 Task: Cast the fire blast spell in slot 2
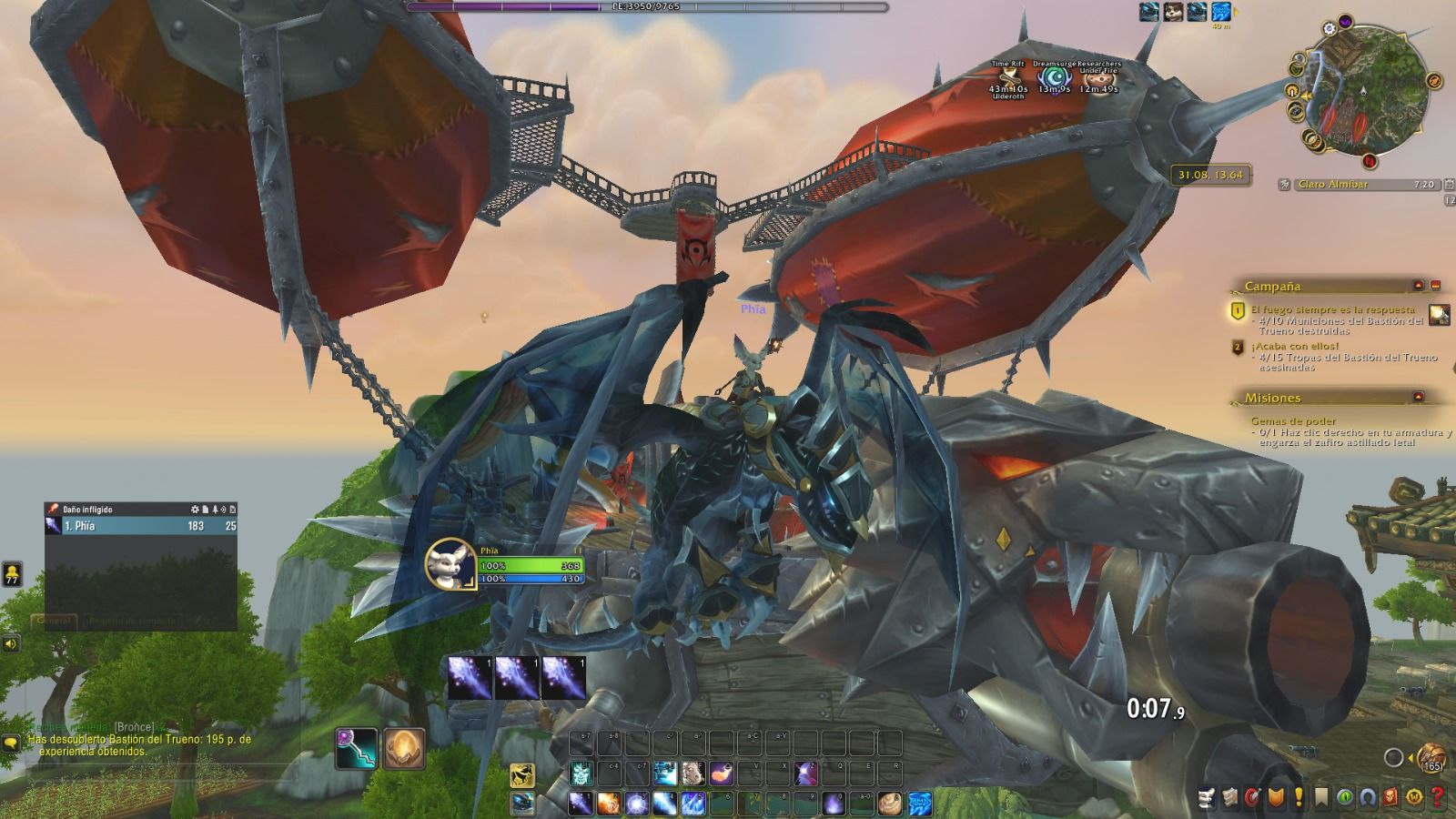(608, 804)
